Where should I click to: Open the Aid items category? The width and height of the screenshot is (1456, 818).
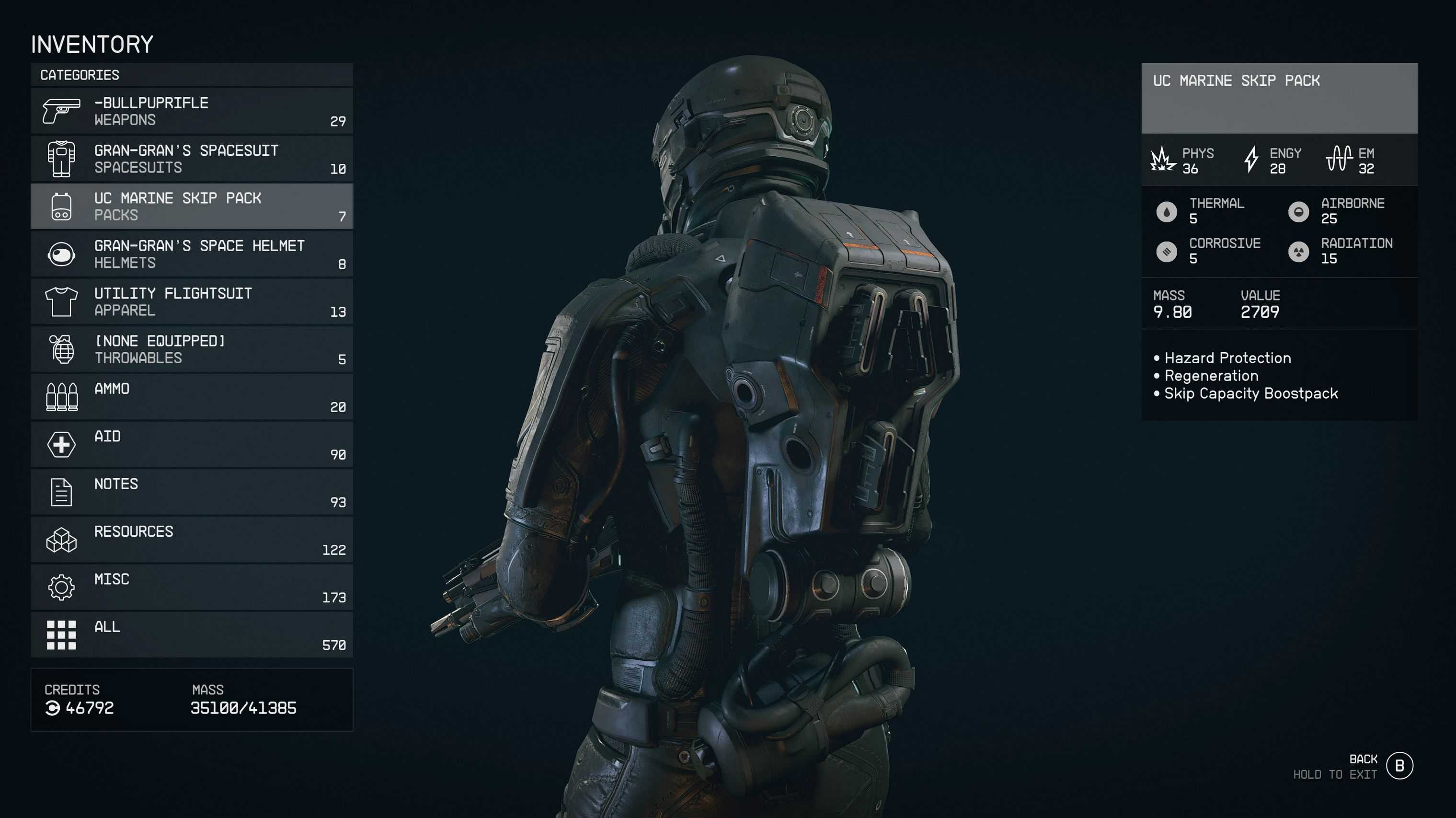click(x=192, y=444)
